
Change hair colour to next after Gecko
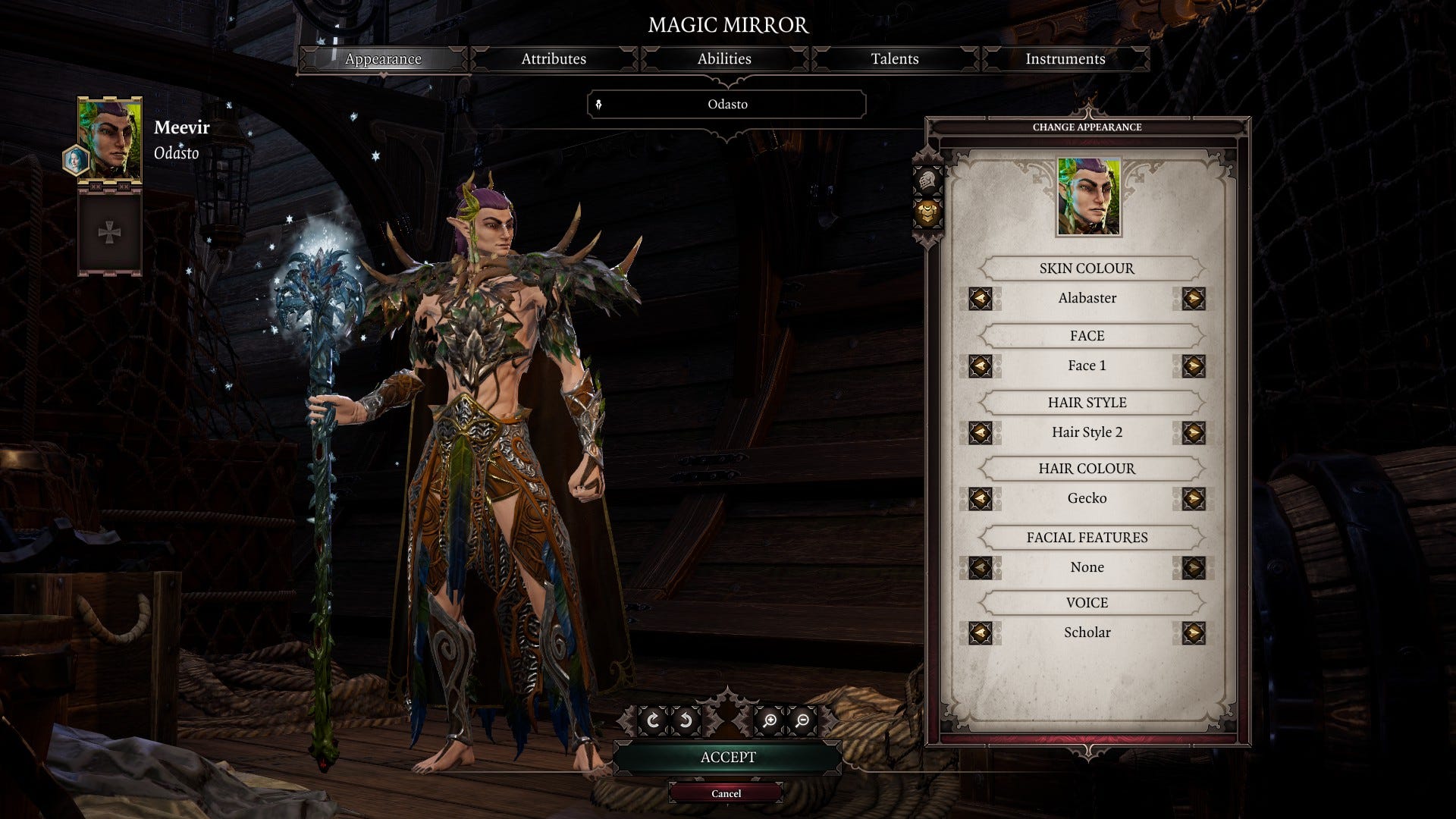coord(1193,499)
